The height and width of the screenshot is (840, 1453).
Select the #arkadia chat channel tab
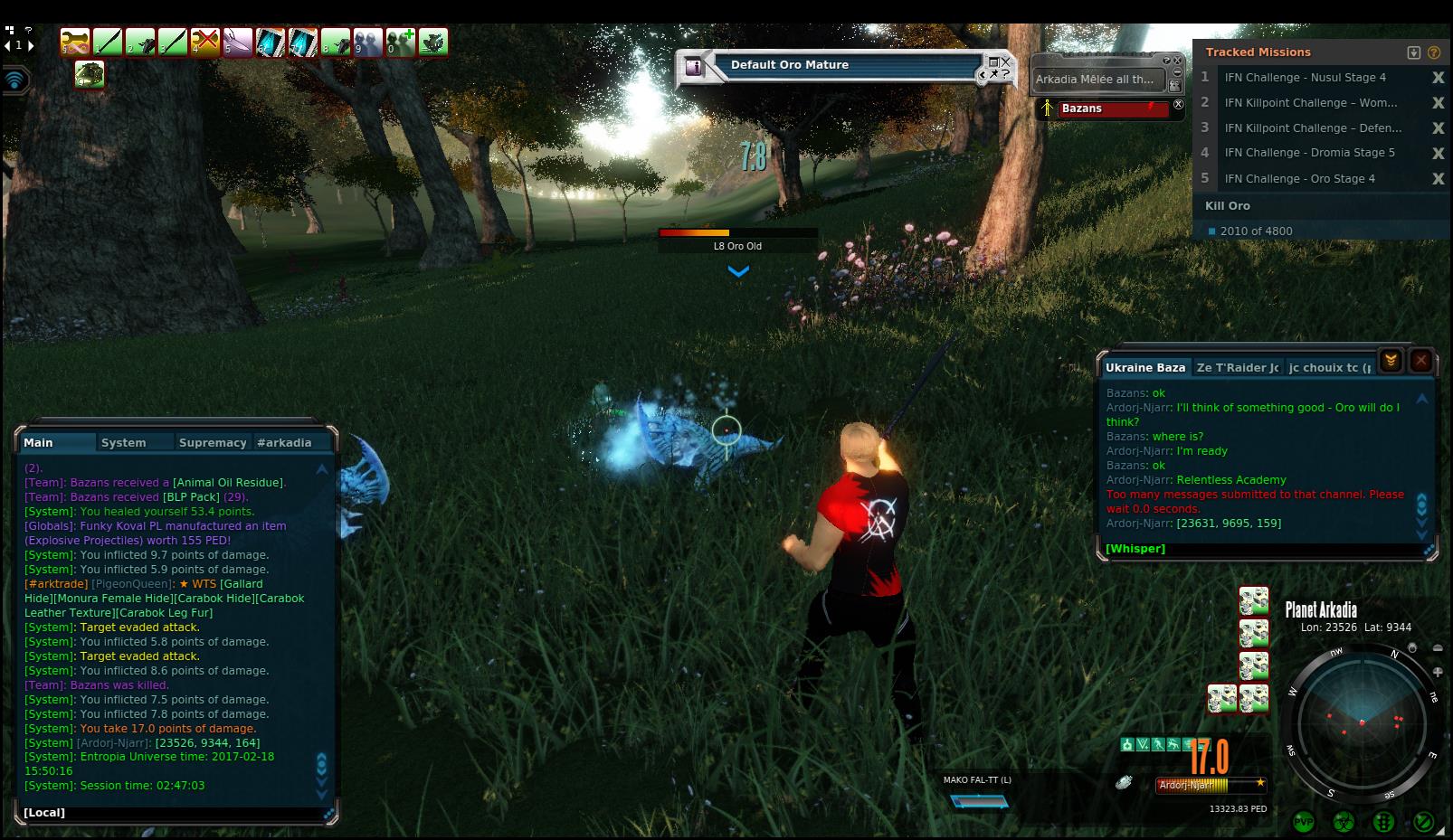[x=284, y=443]
